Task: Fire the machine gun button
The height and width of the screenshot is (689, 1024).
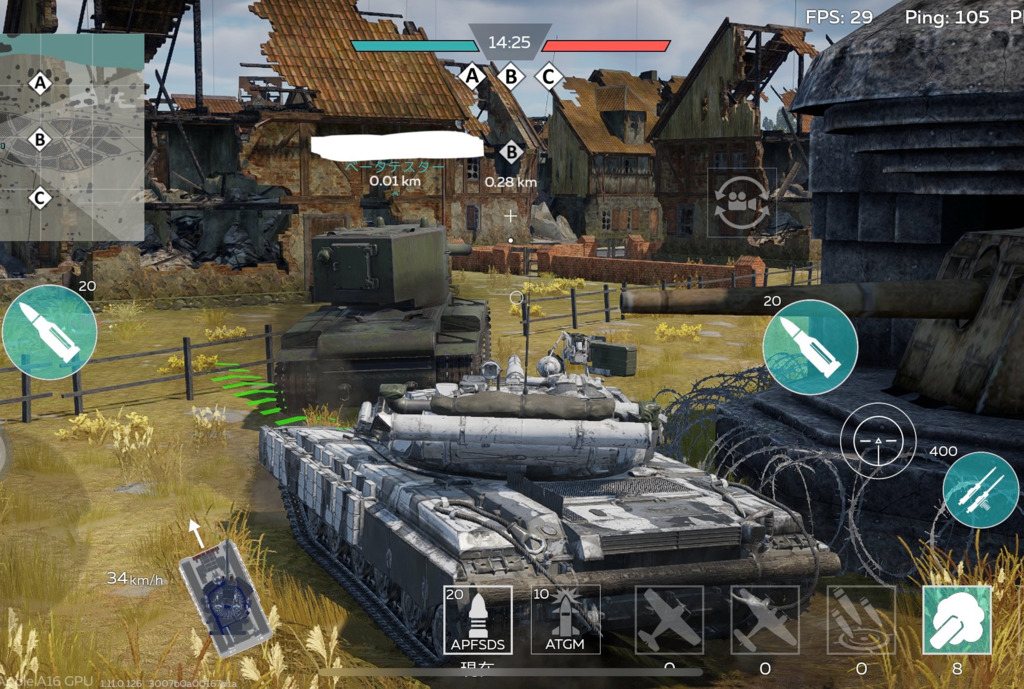Action: coord(980,489)
